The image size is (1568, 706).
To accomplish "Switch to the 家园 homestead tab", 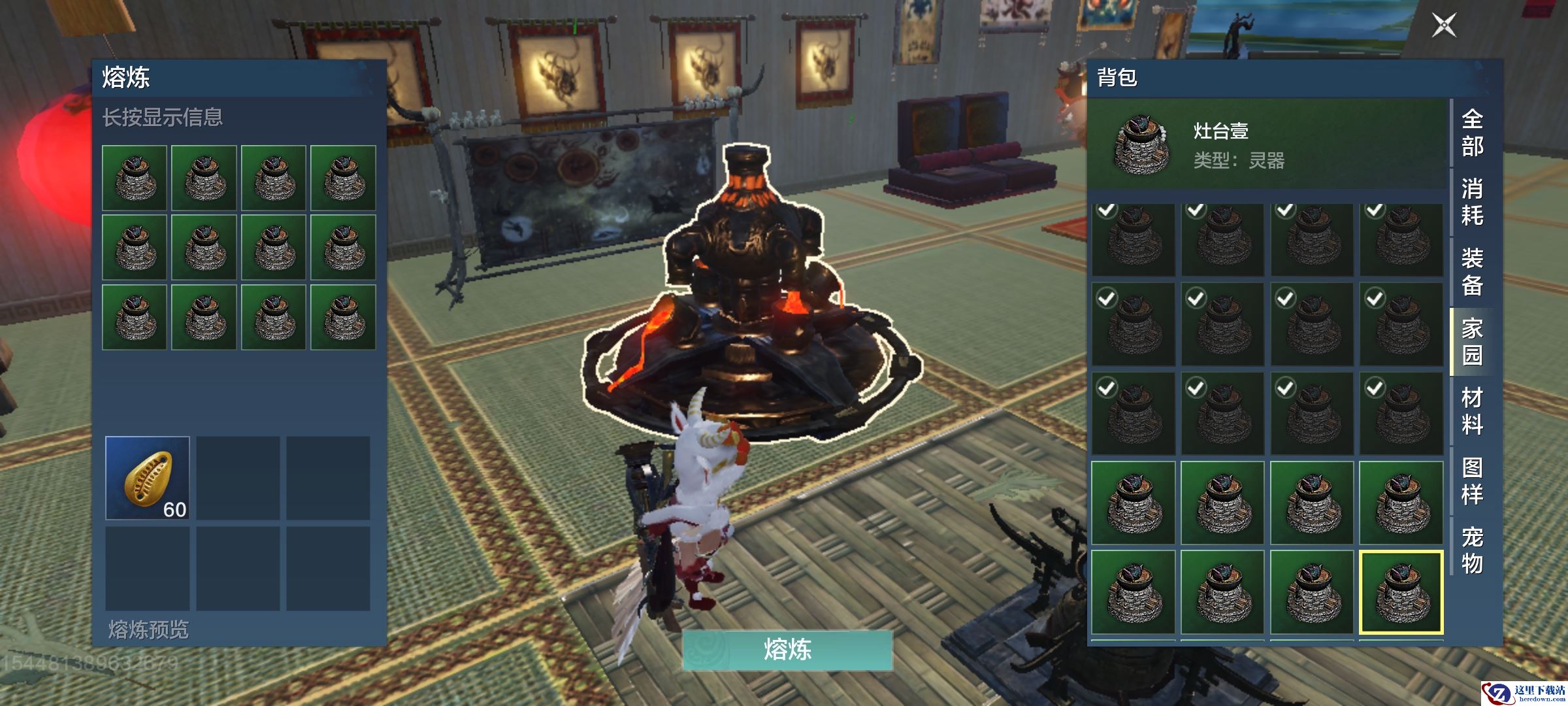I will pos(1472,342).
